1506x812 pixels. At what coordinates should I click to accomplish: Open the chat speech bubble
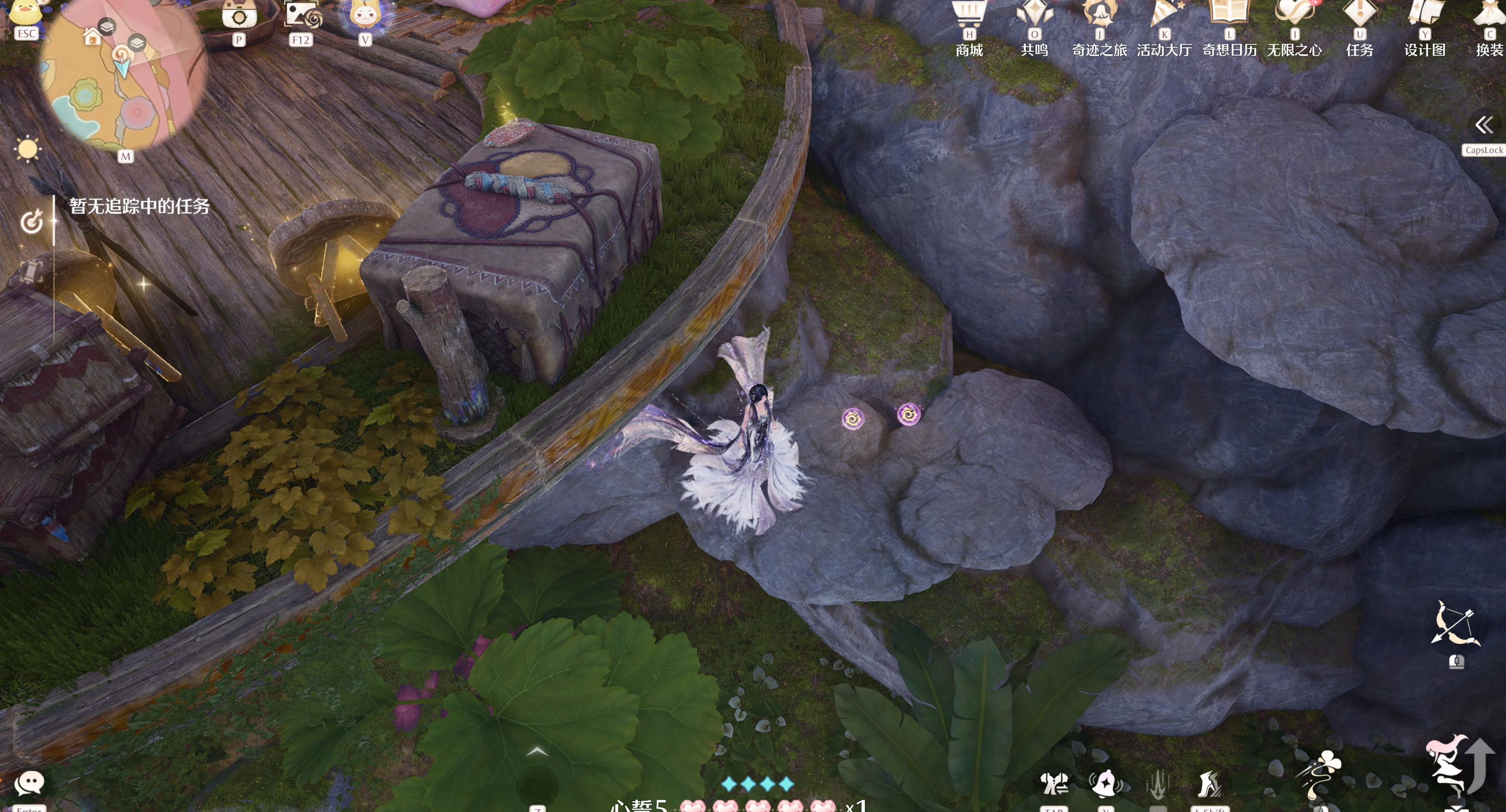[x=29, y=783]
